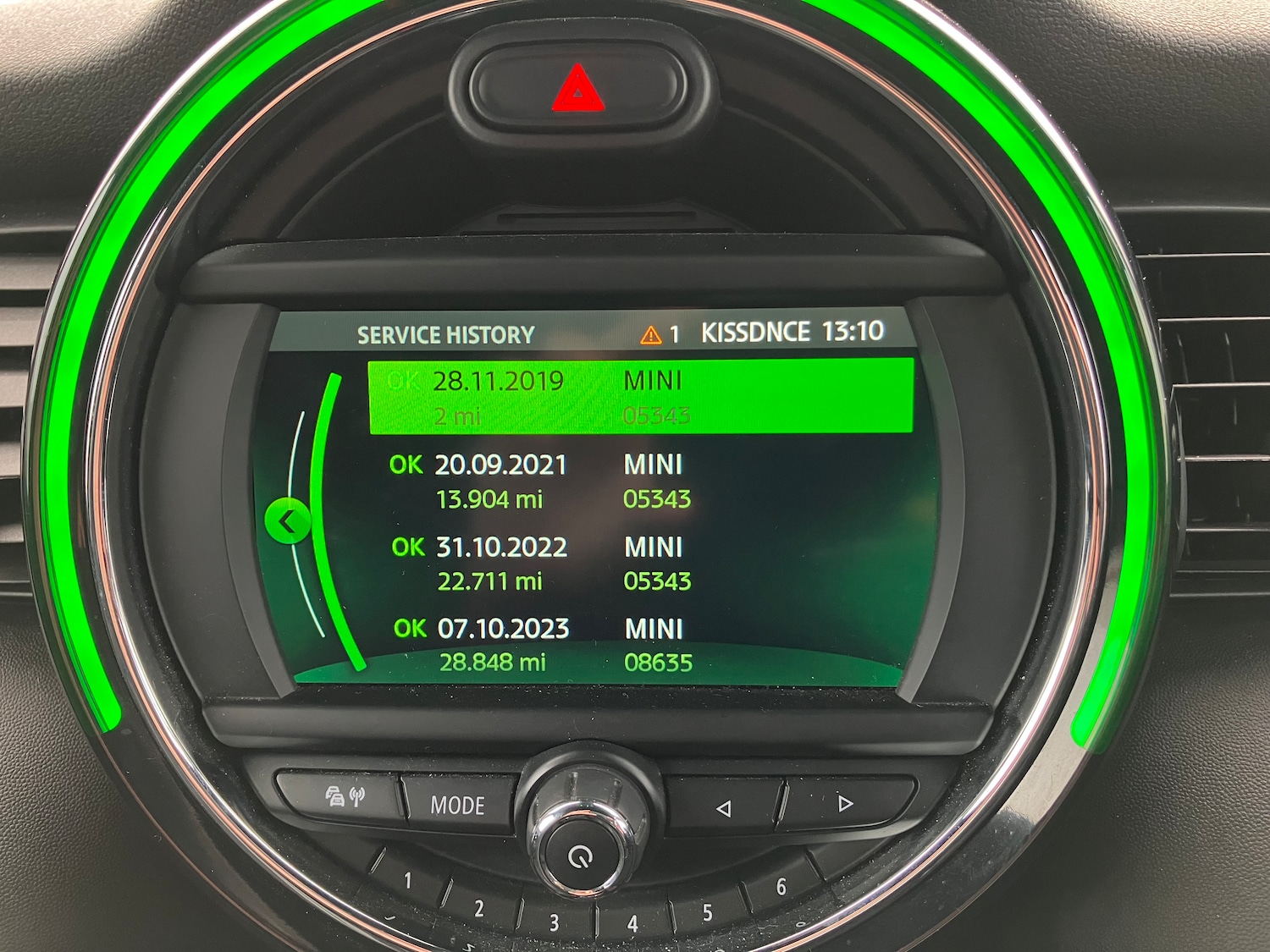Toggle the OK mark on the 31.10.2022 entry
The image size is (1270, 952).
click(x=407, y=548)
